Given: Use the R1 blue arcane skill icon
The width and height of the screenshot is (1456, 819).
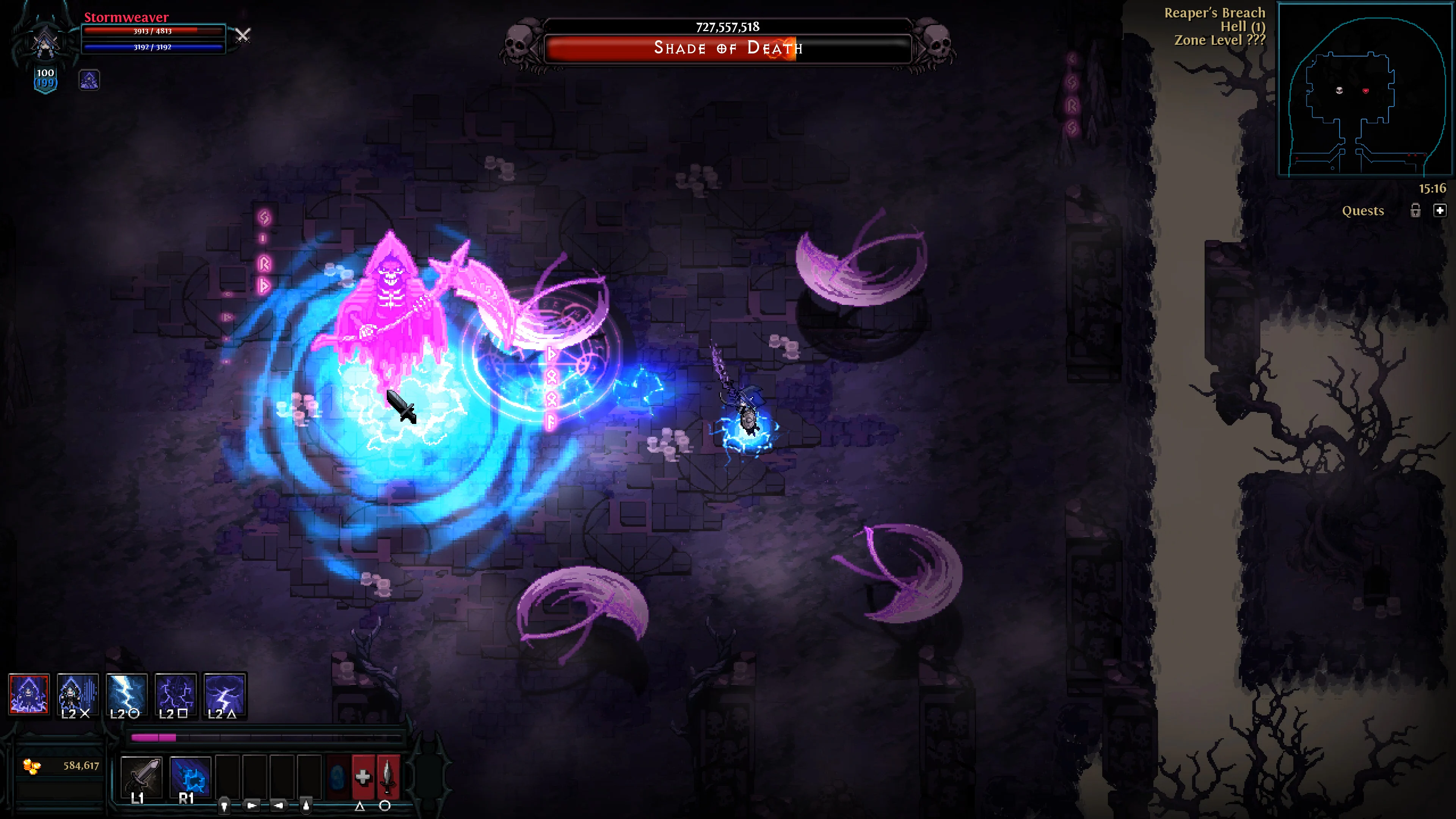Looking at the screenshot, I should point(190,775).
